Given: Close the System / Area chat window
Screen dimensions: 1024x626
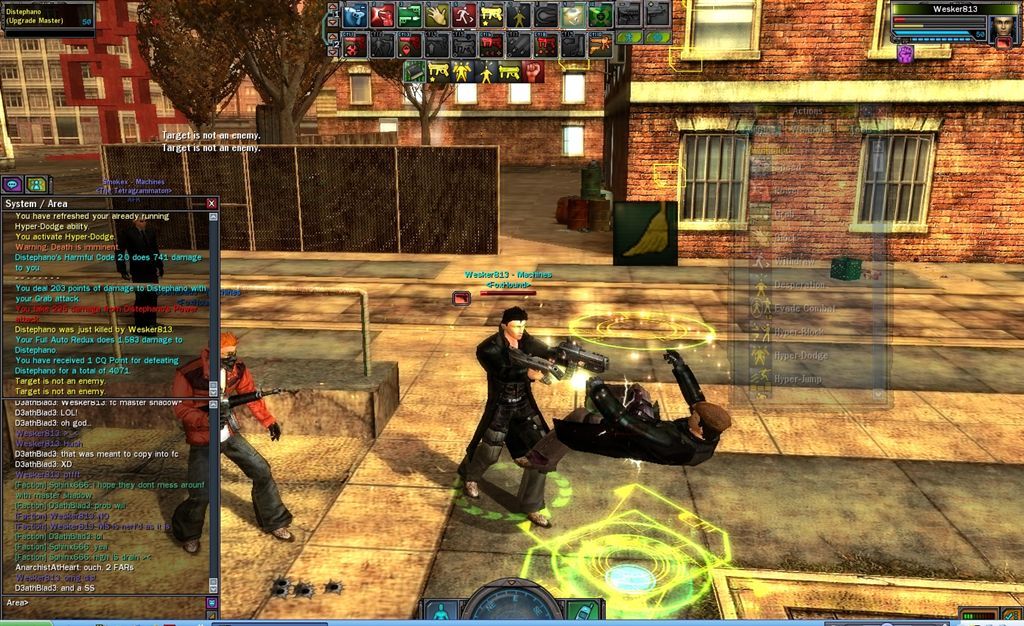Looking at the screenshot, I should 211,203.
